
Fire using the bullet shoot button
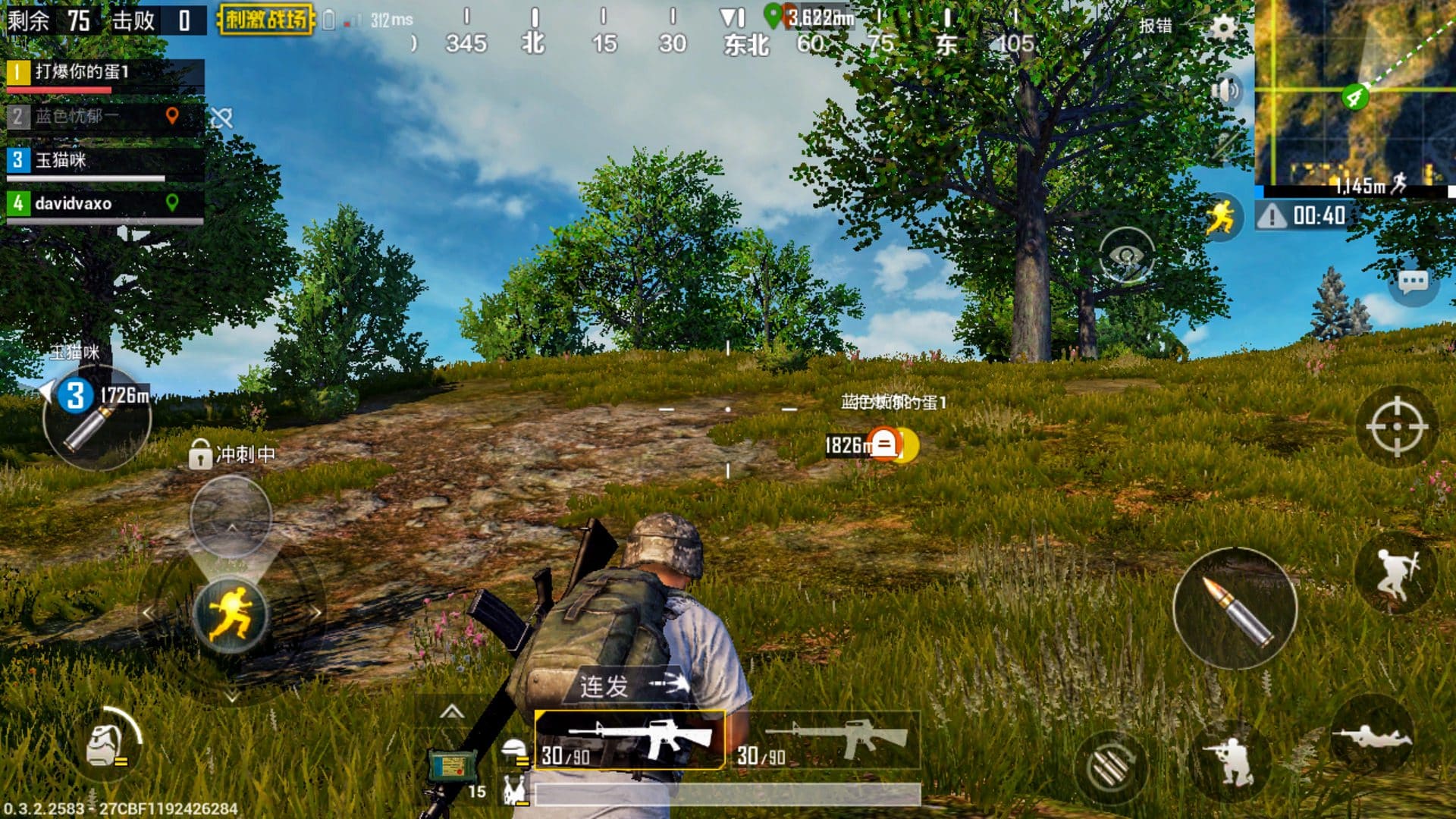(x=1235, y=608)
